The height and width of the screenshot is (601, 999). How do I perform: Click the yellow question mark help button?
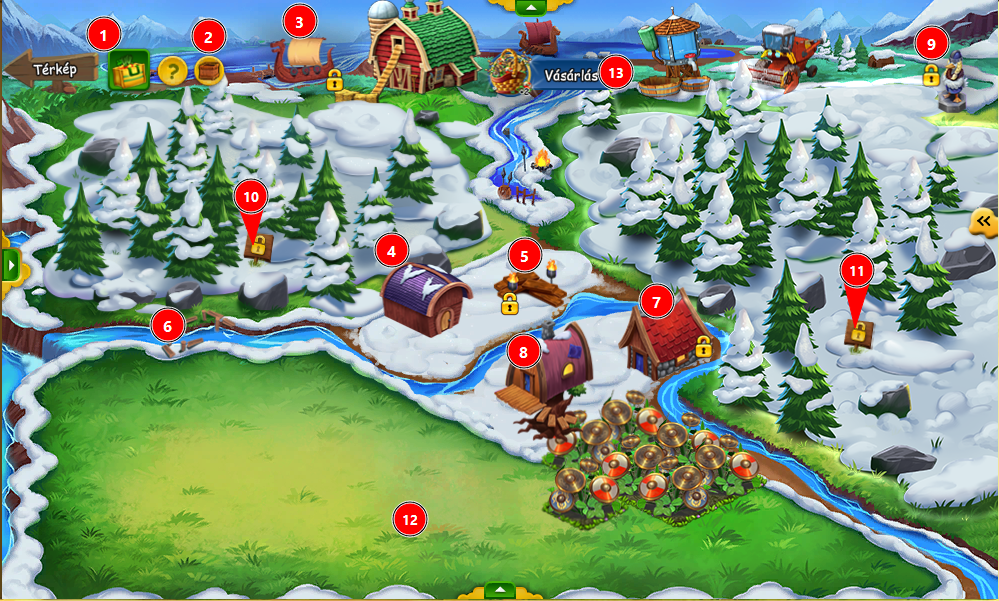(x=173, y=71)
